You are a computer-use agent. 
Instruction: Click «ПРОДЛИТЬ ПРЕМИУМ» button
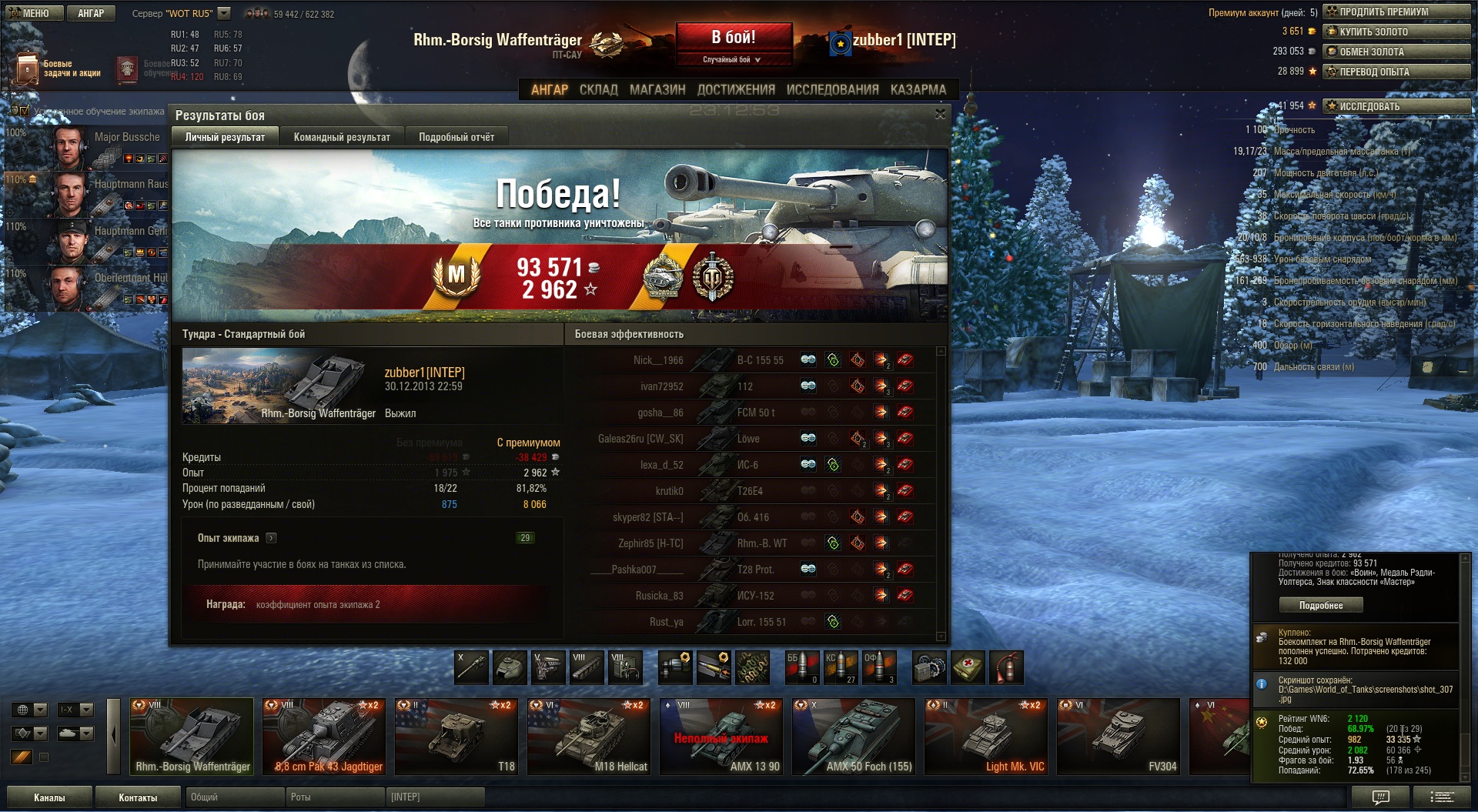pyautogui.click(x=1396, y=12)
